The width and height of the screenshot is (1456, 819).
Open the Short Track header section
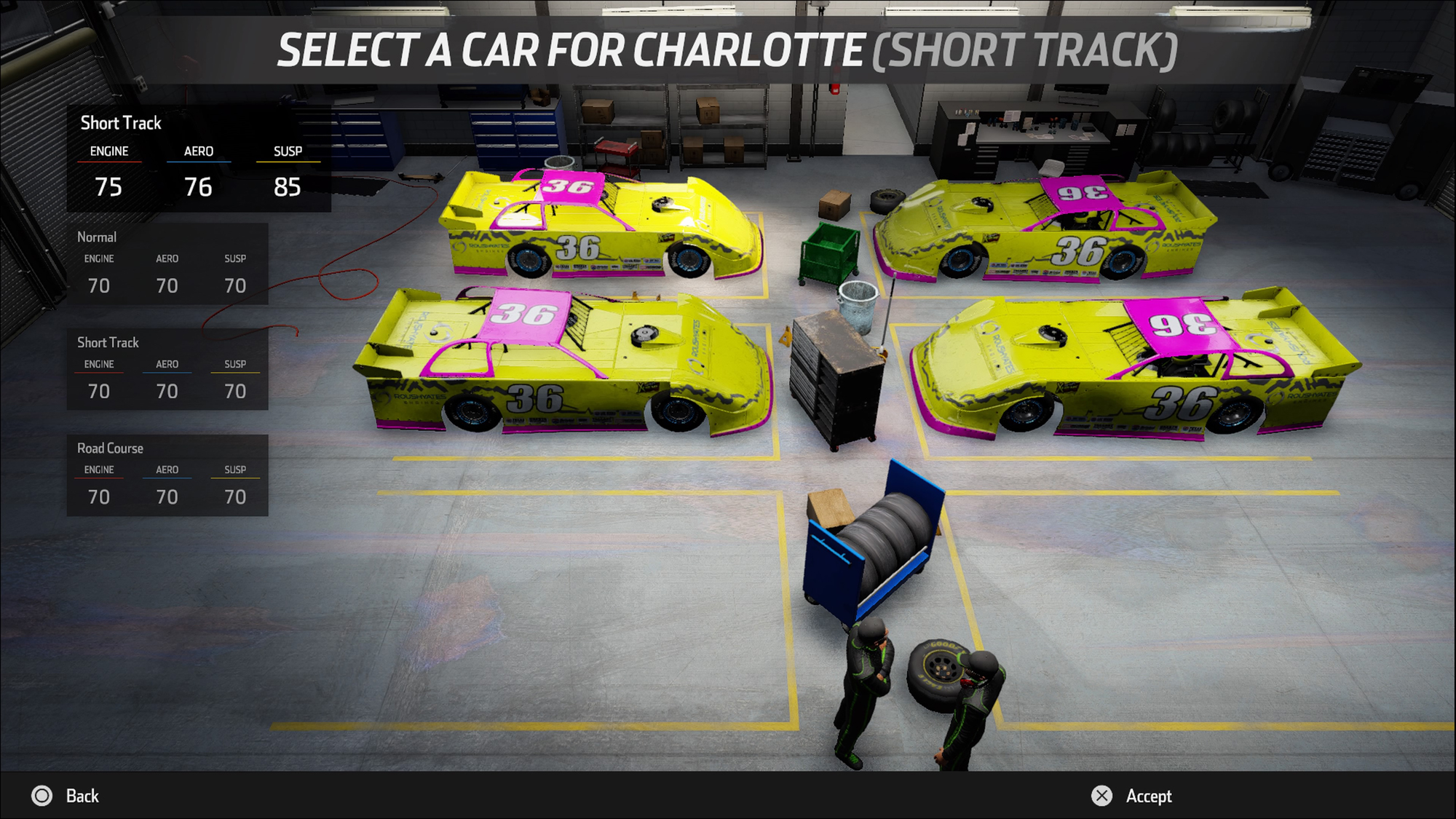click(x=121, y=123)
